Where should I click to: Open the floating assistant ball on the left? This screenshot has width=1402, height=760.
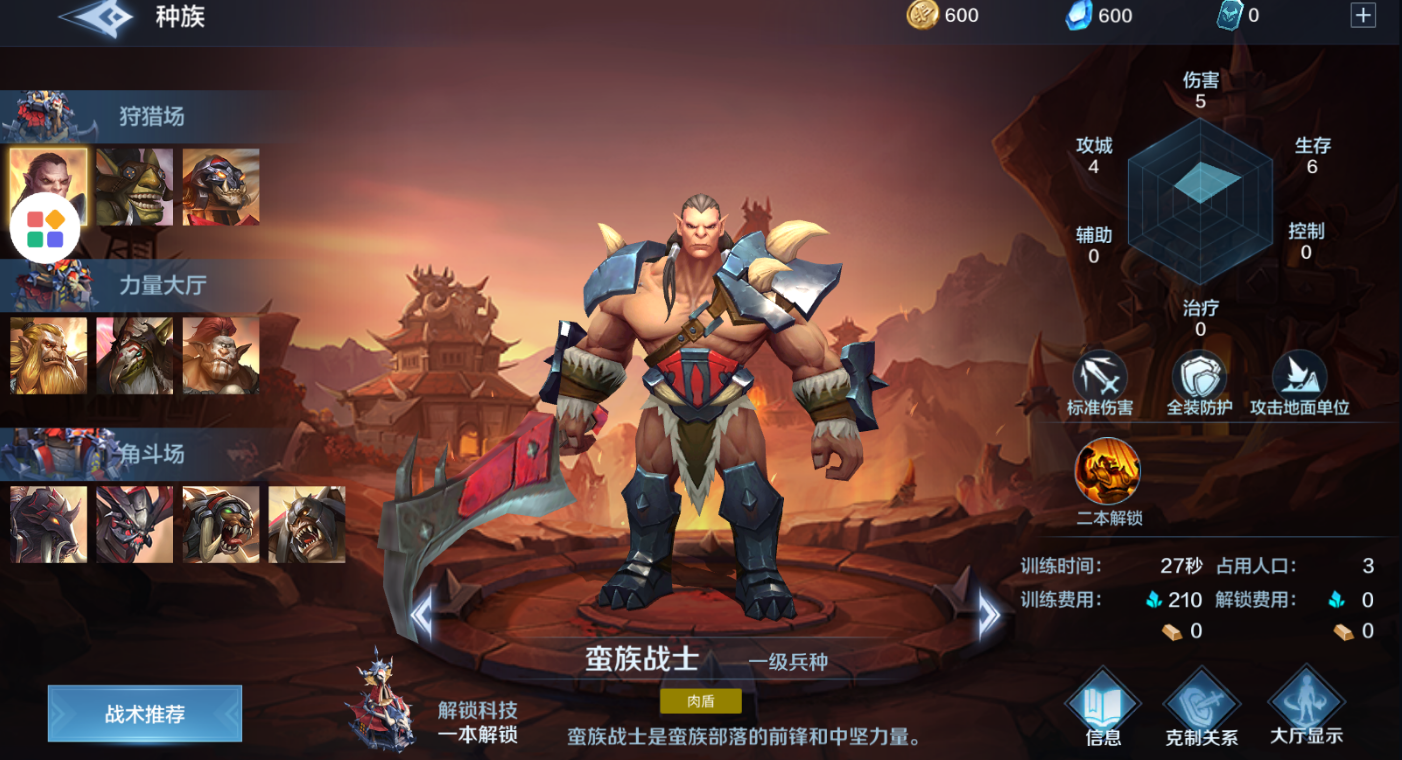click(x=45, y=228)
